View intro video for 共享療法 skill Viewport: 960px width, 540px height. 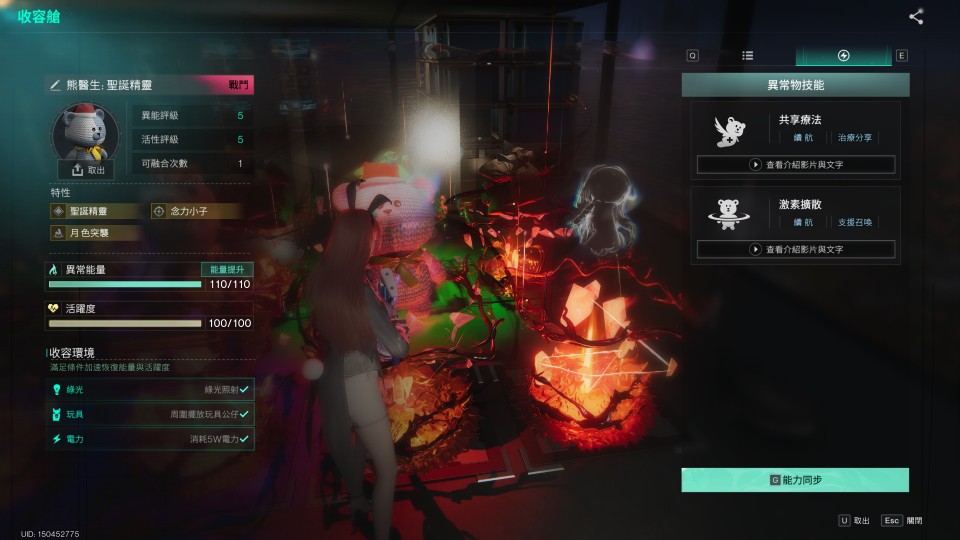point(796,165)
